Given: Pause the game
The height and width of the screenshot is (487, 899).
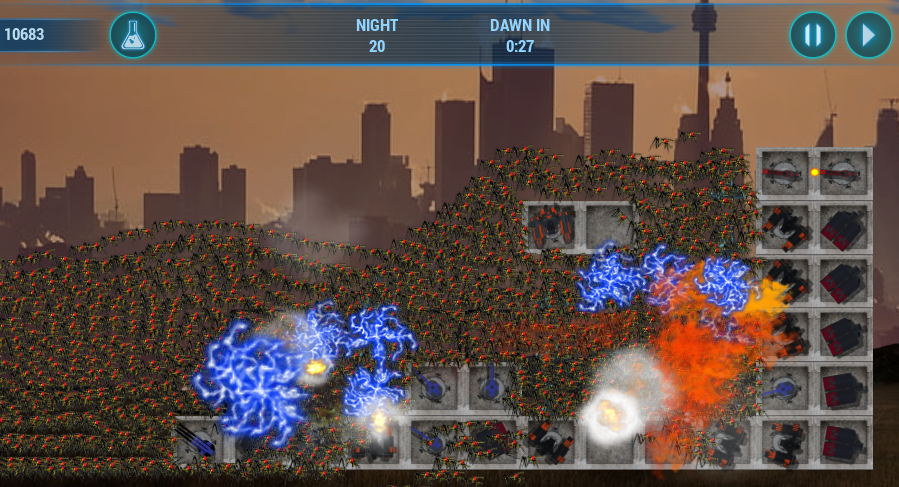Looking at the screenshot, I should click(812, 35).
